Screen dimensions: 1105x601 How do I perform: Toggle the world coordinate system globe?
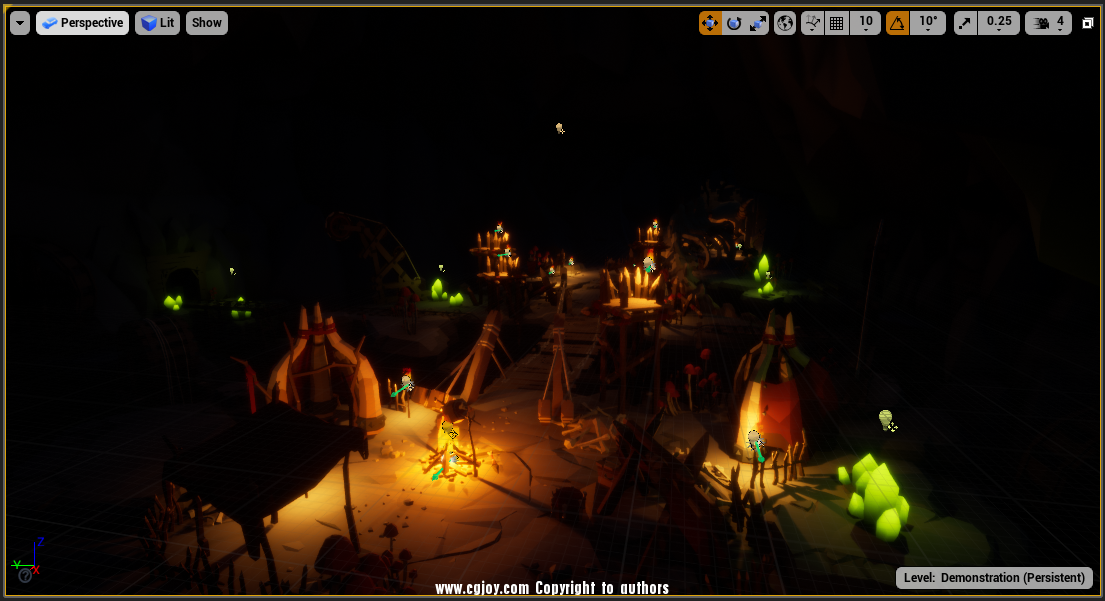[785, 23]
